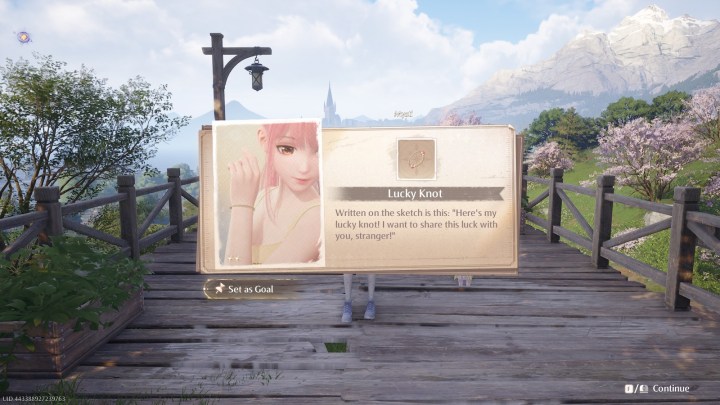View the pink-haired girl sketch thumbnail
The image size is (720, 405).
tap(267, 195)
